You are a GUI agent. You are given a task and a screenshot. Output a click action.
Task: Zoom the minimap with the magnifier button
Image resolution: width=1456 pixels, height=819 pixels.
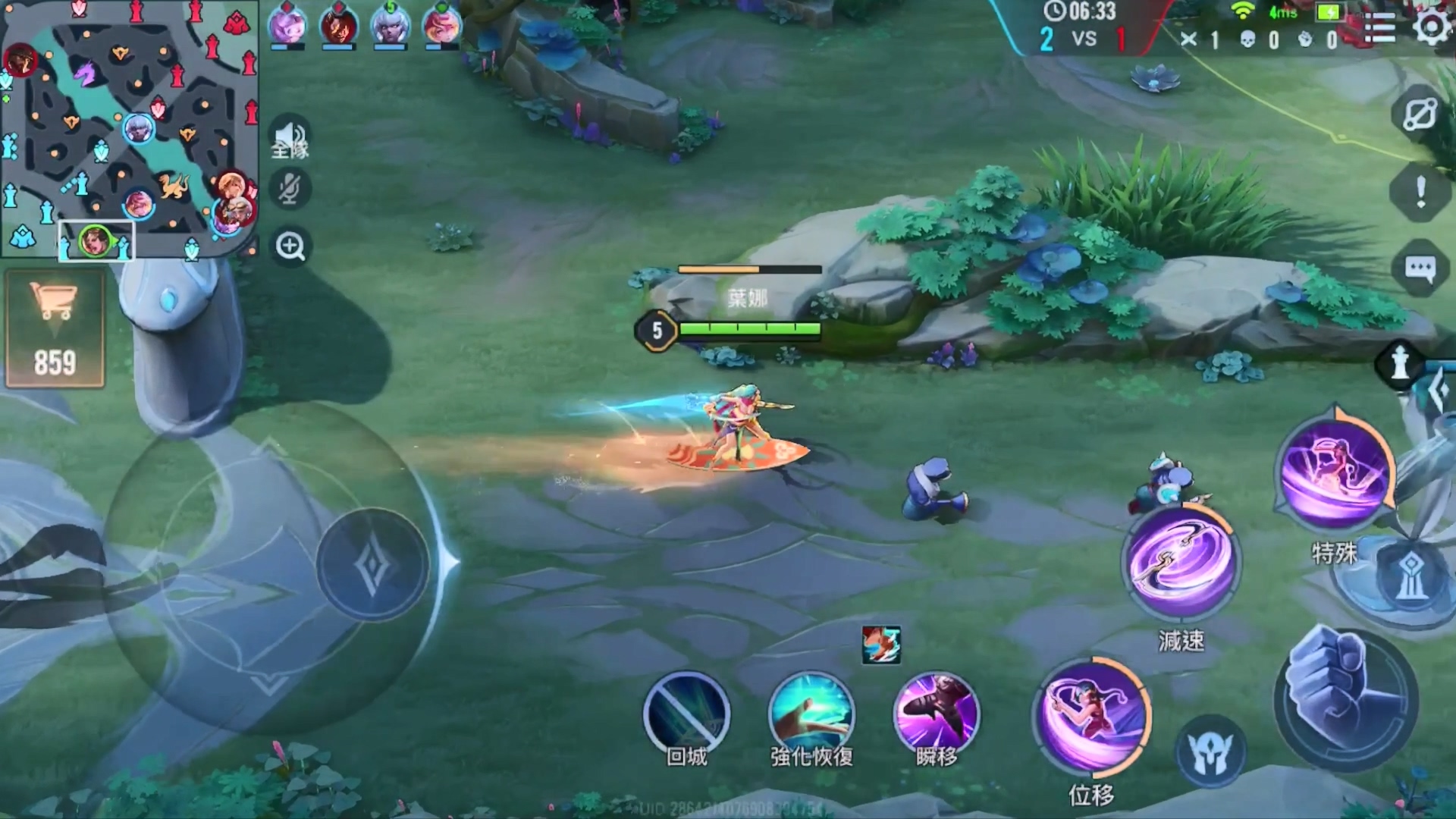click(x=290, y=246)
